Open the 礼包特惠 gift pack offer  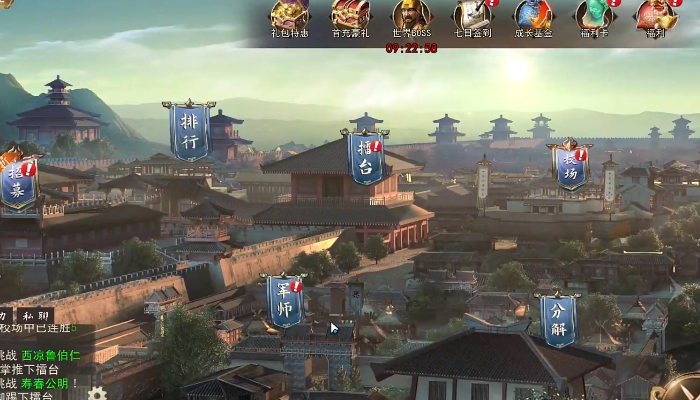click(x=290, y=17)
